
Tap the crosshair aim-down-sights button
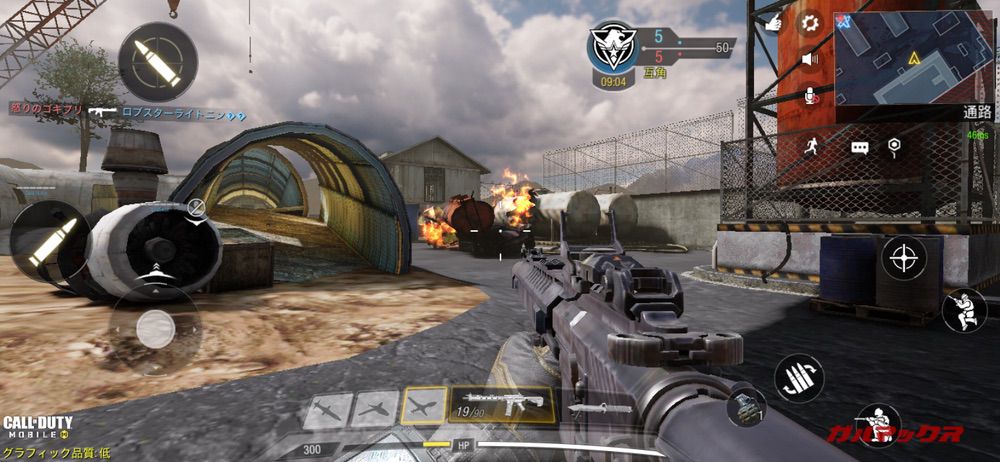click(903, 259)
